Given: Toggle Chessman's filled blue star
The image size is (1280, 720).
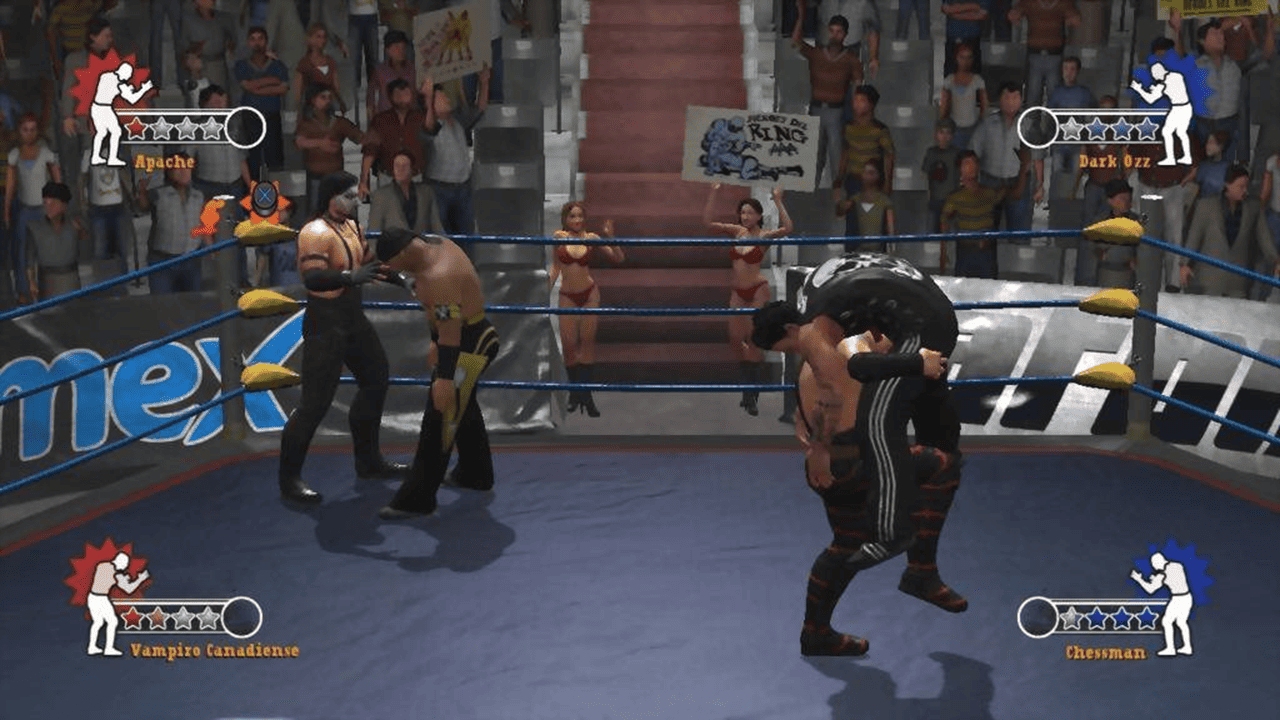Looking at the screenshot, I should tap(1097, 616).
